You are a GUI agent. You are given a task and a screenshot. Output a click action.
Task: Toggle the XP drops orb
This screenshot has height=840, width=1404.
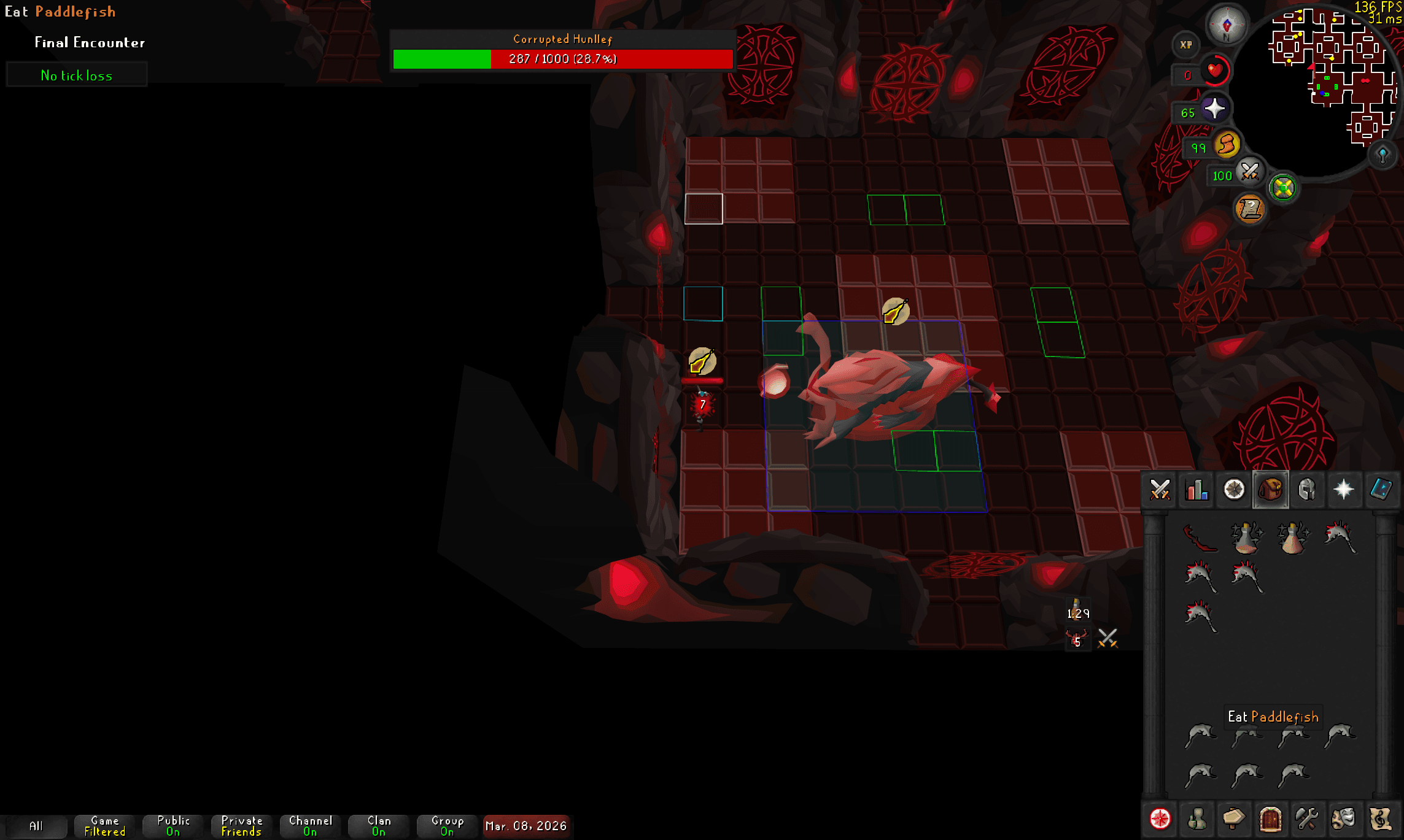coord(1185,45)
